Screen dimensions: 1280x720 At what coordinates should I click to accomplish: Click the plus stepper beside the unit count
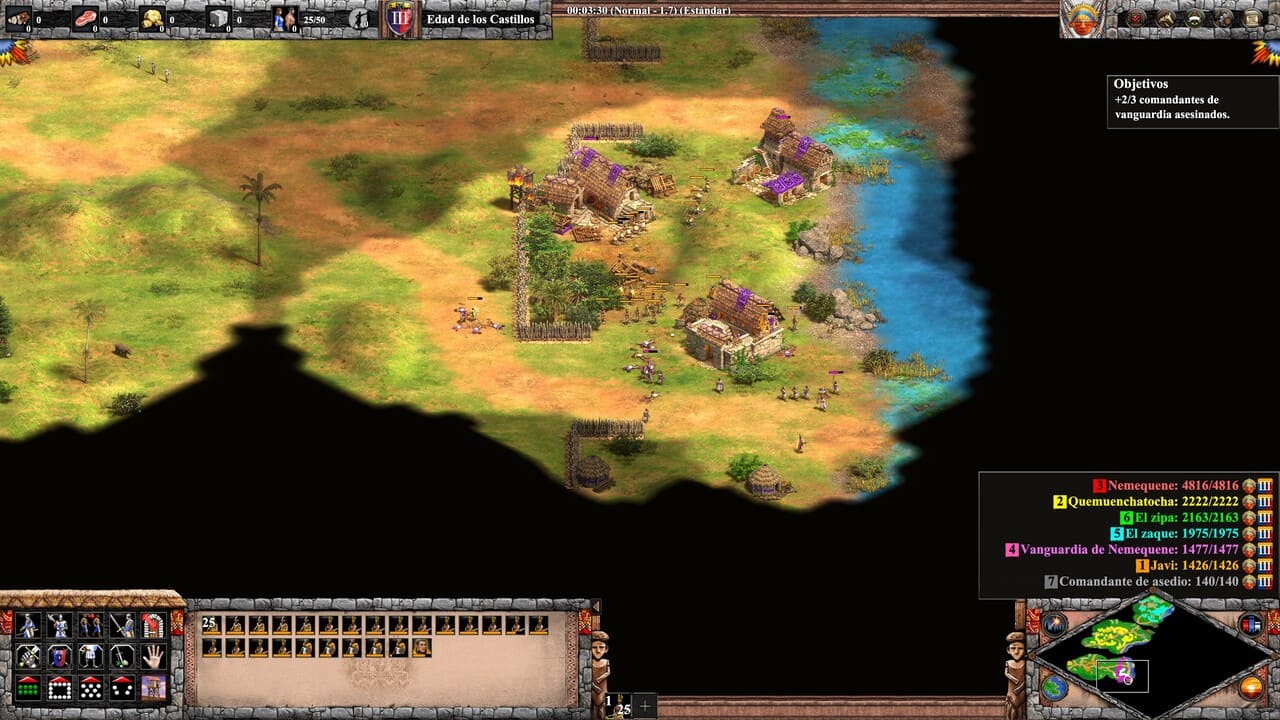coord(645,706)
